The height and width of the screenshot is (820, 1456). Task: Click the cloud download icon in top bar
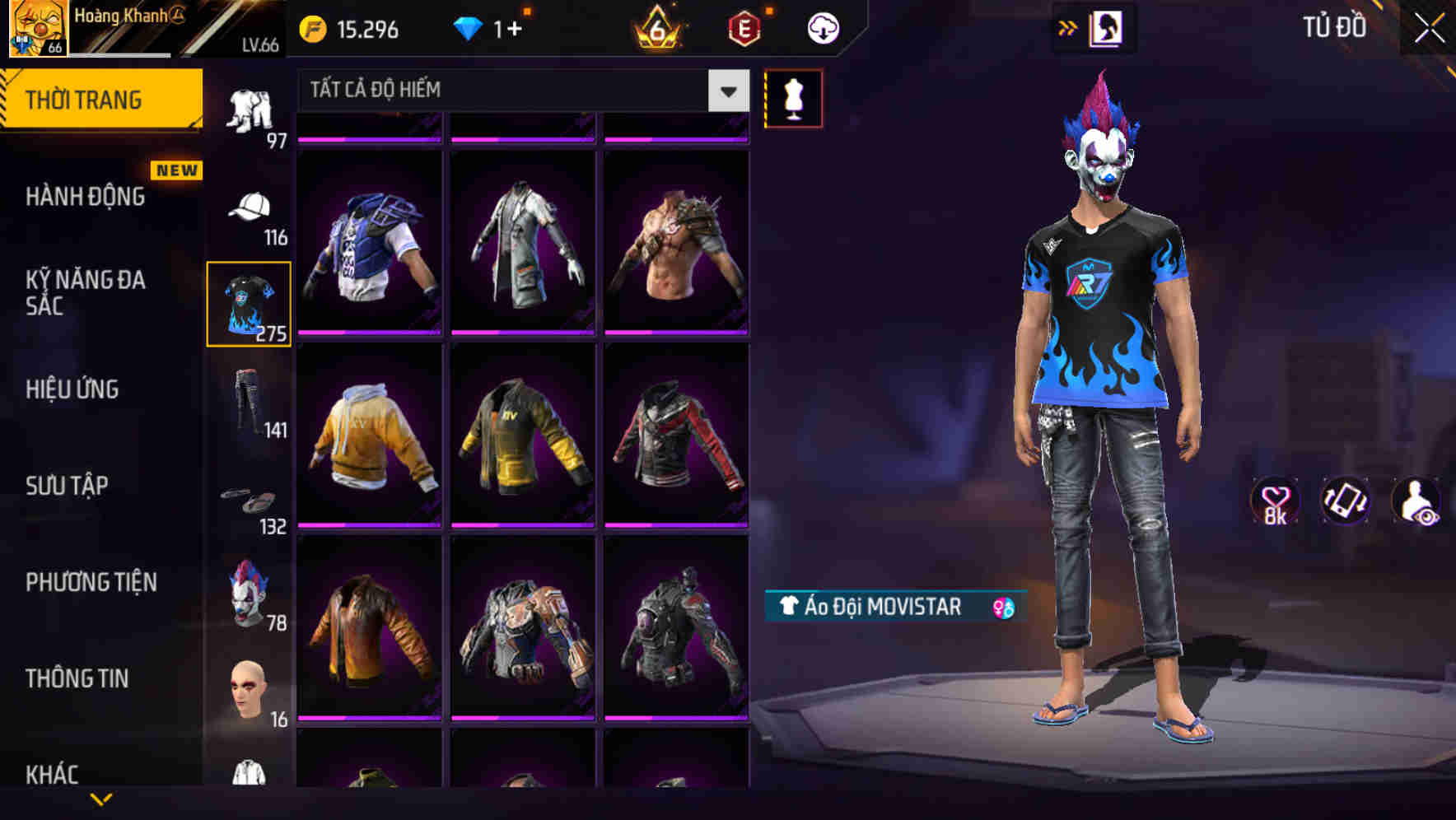pyautogui.click(x=821, y=27)
